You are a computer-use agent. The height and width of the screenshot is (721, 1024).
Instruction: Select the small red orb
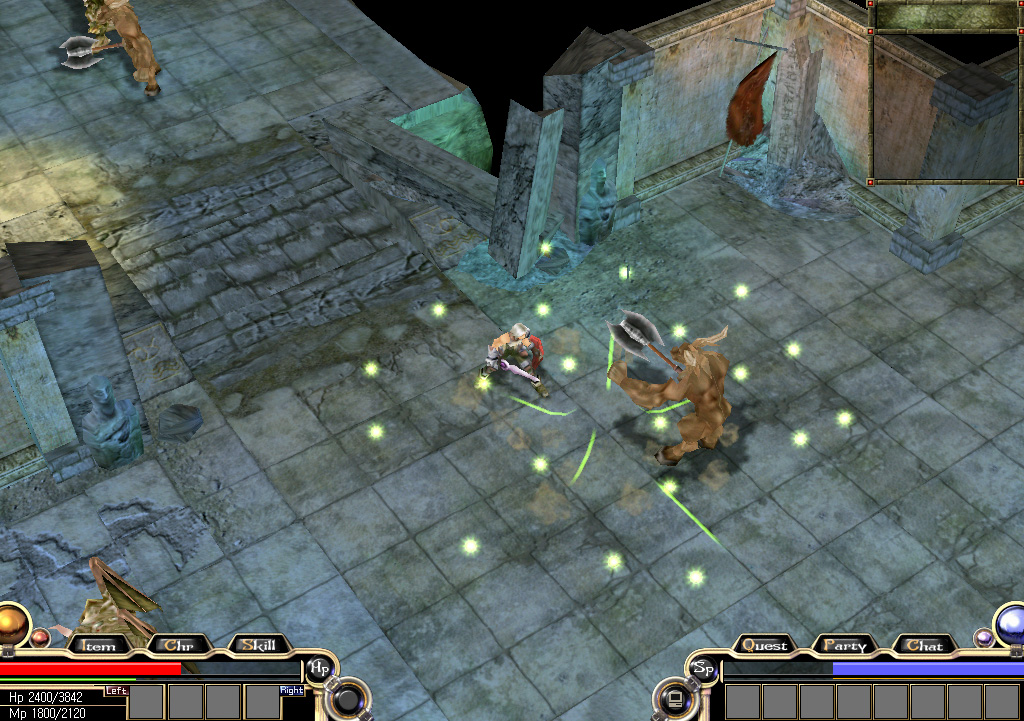40,637
